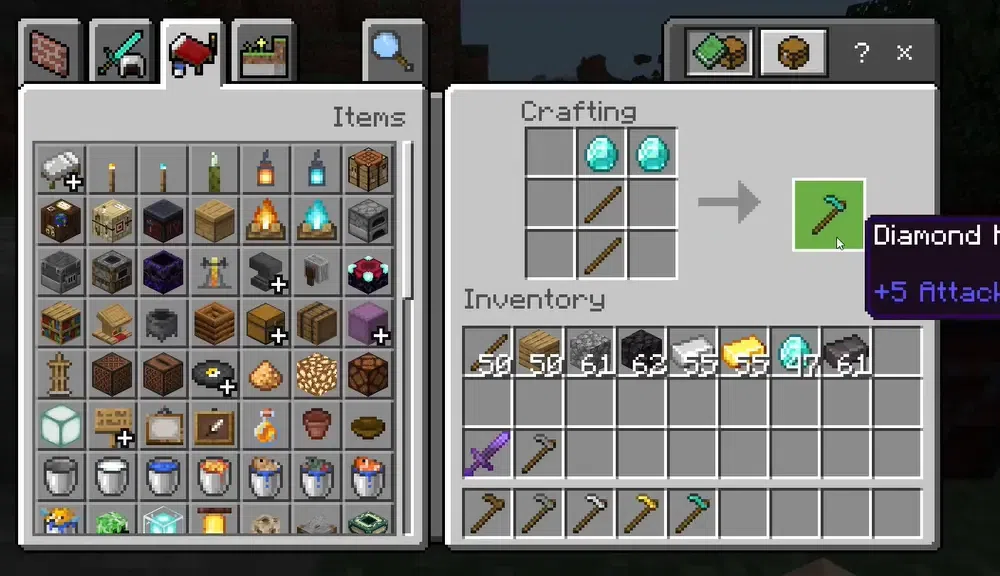Select the Nature tab with the grass block
1000x576 pixels.
pos(261,53)
